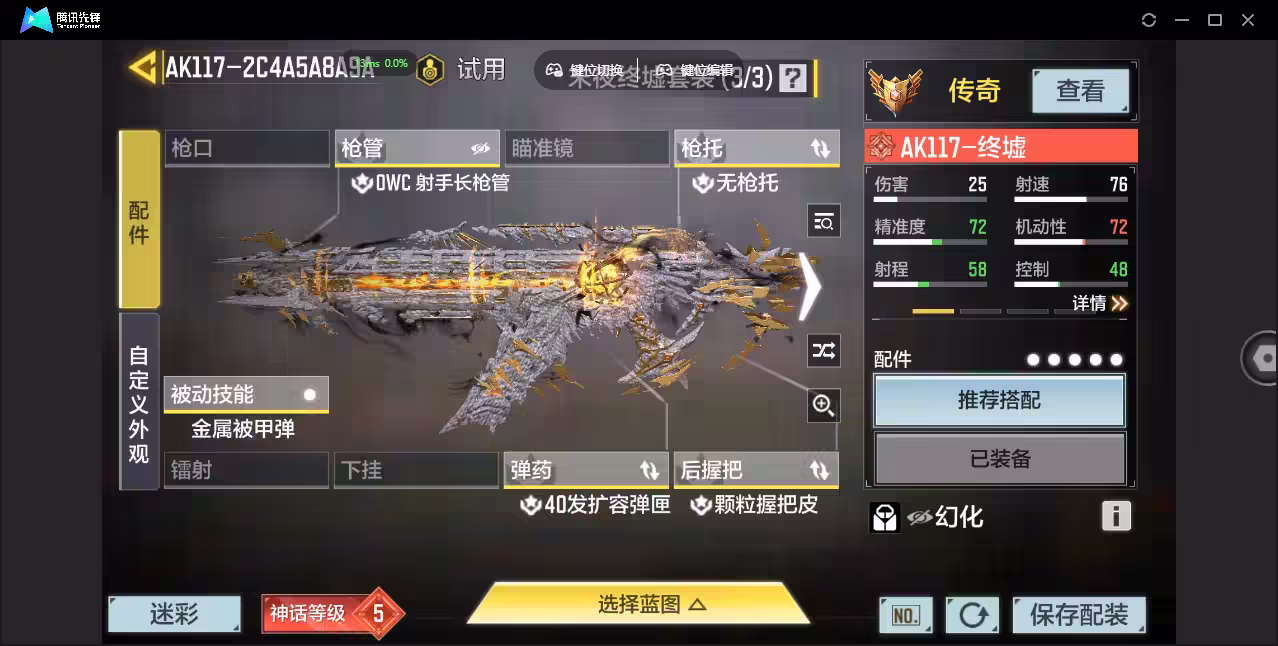1278x646 pixels.
Task: Apply 推荐搭配 recommended loadout
Action: tap(999, 401)
